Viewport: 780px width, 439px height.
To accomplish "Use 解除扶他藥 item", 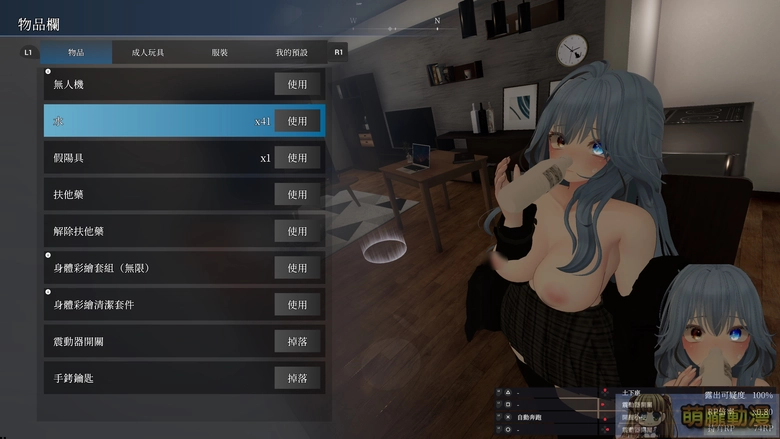I will click(297, 231).
